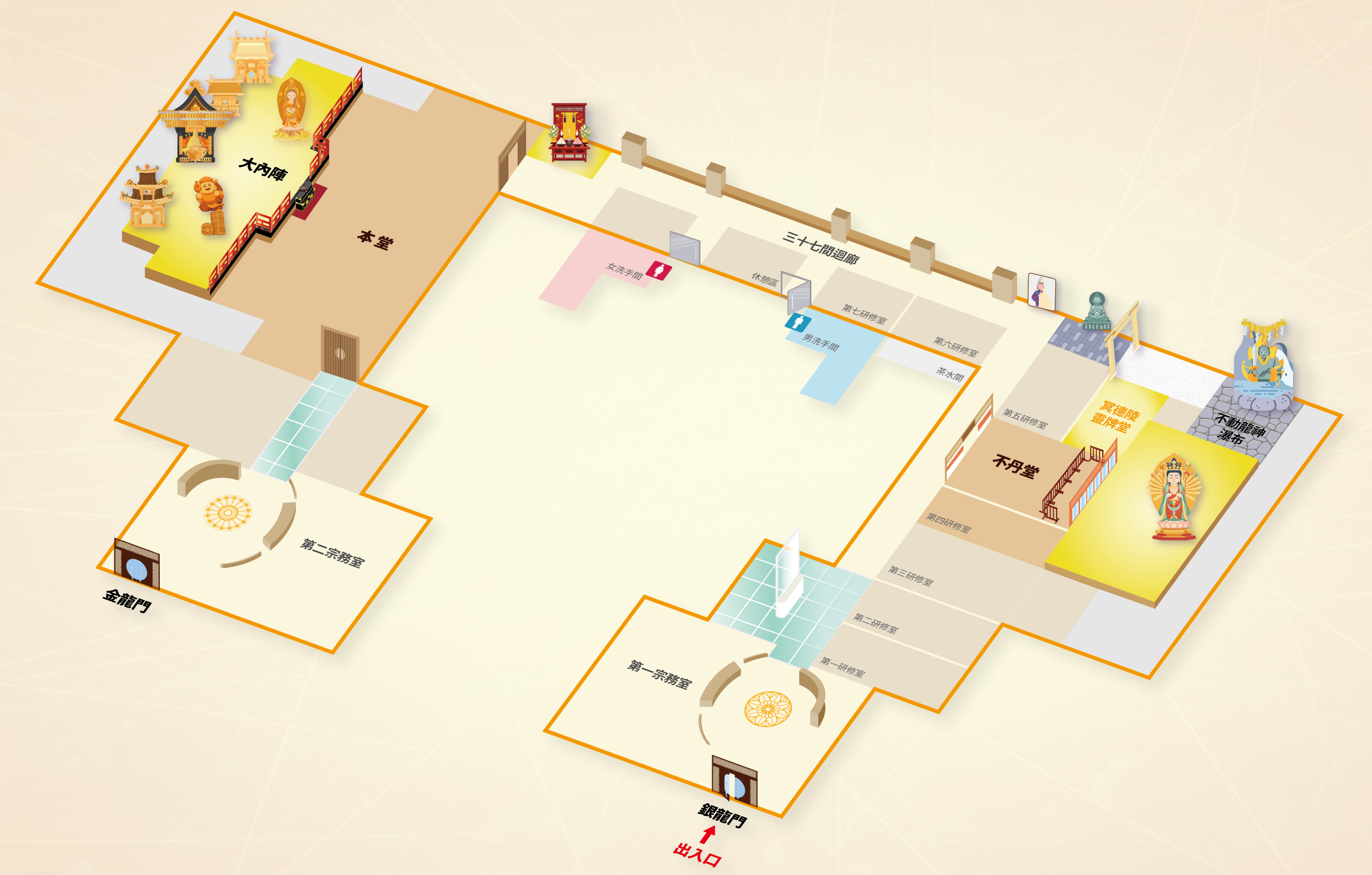Screen dimensions: 1372x875
Task: Choose the 不動龍神瀑布 waterfall label
Action: 1239,429
